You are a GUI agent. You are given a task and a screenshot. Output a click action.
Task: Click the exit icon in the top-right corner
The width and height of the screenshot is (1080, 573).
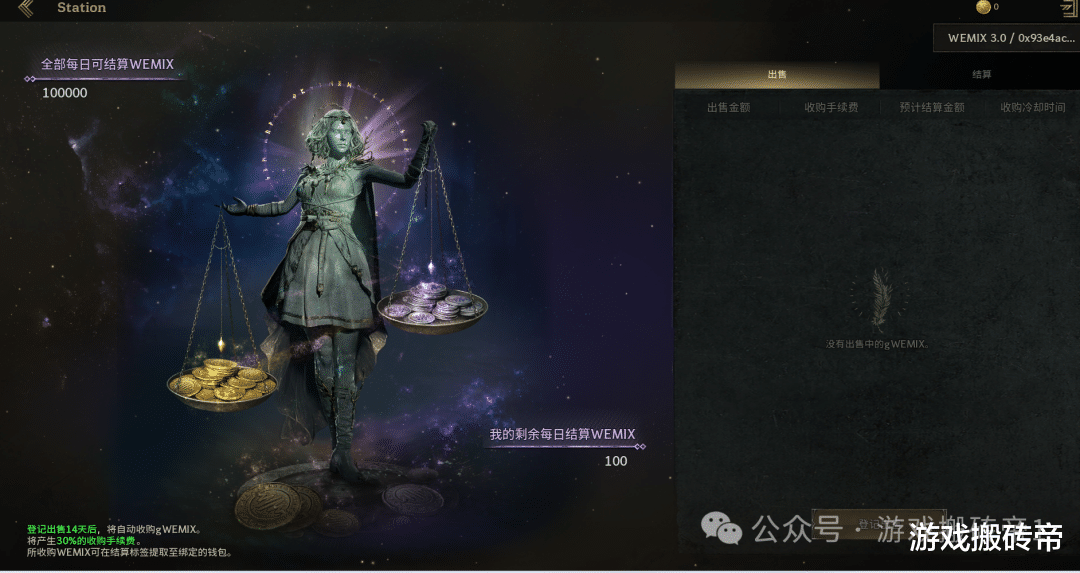(1068, 8)
